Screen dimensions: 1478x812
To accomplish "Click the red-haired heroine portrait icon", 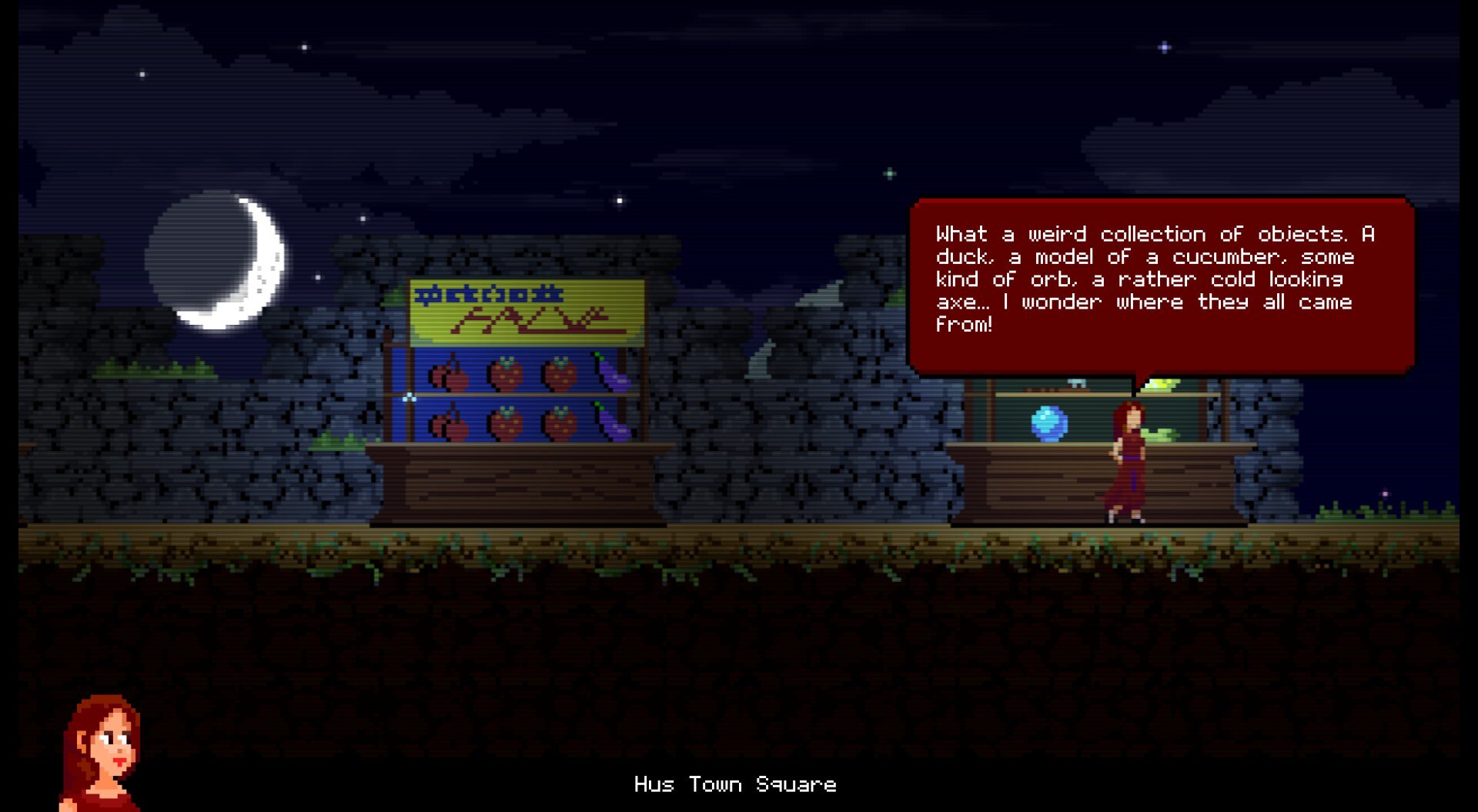I will coord(102,752).
